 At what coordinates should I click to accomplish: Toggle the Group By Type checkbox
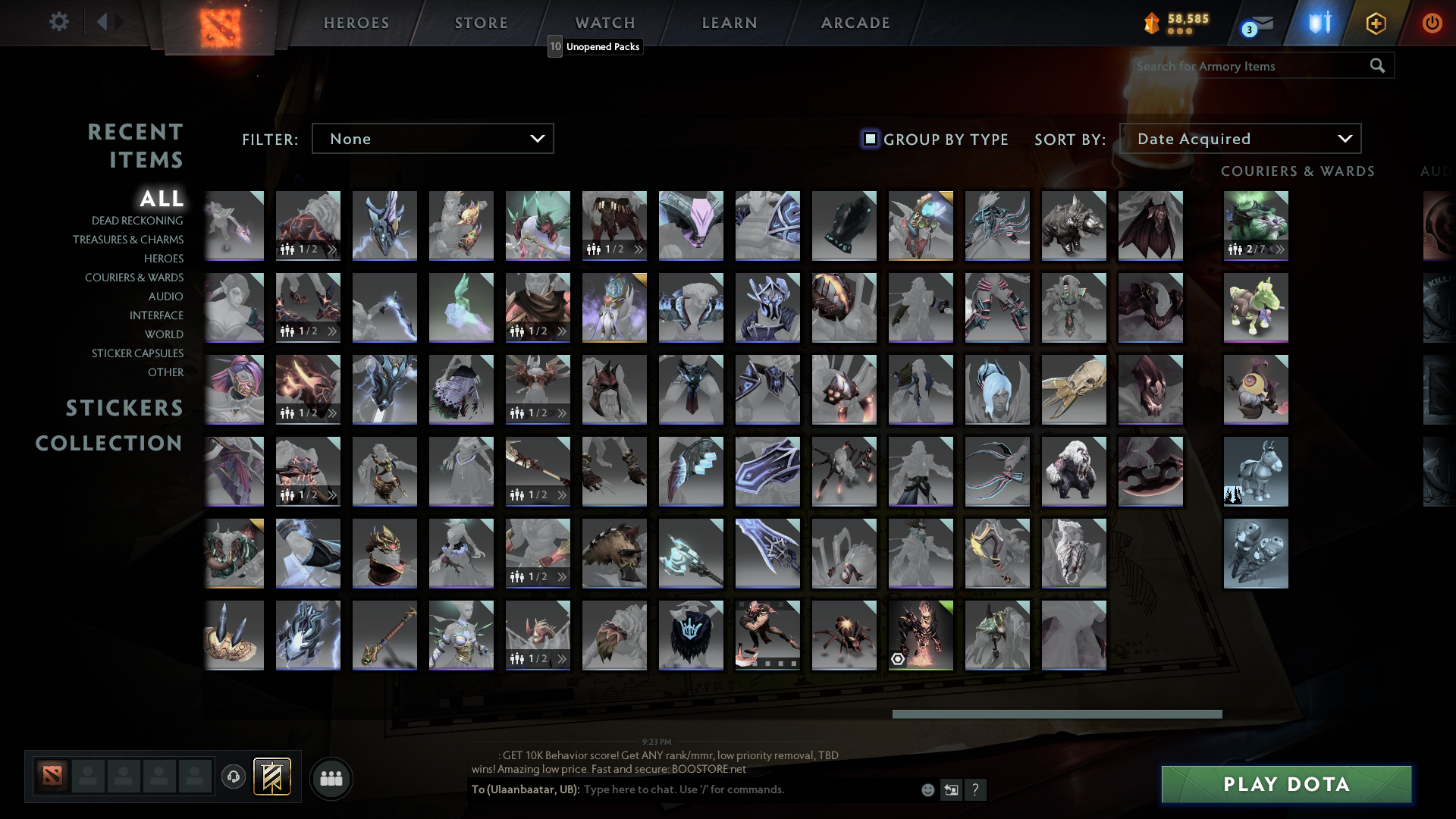[869, 138]
